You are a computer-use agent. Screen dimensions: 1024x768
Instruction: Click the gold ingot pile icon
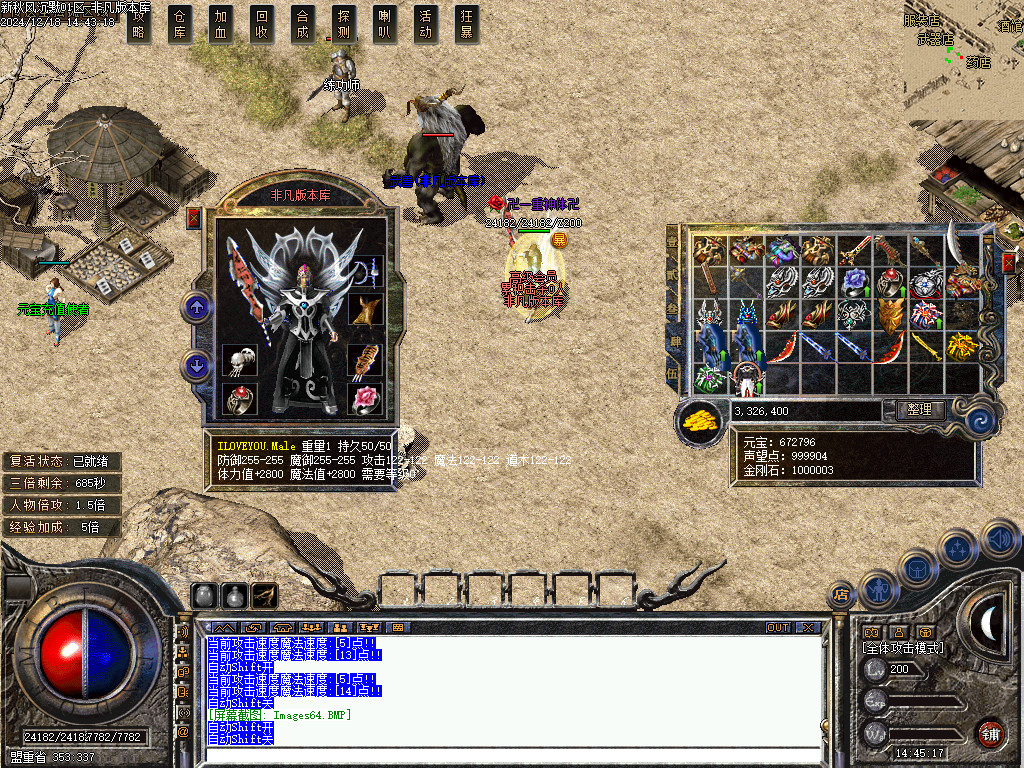[x=702, y=421]
